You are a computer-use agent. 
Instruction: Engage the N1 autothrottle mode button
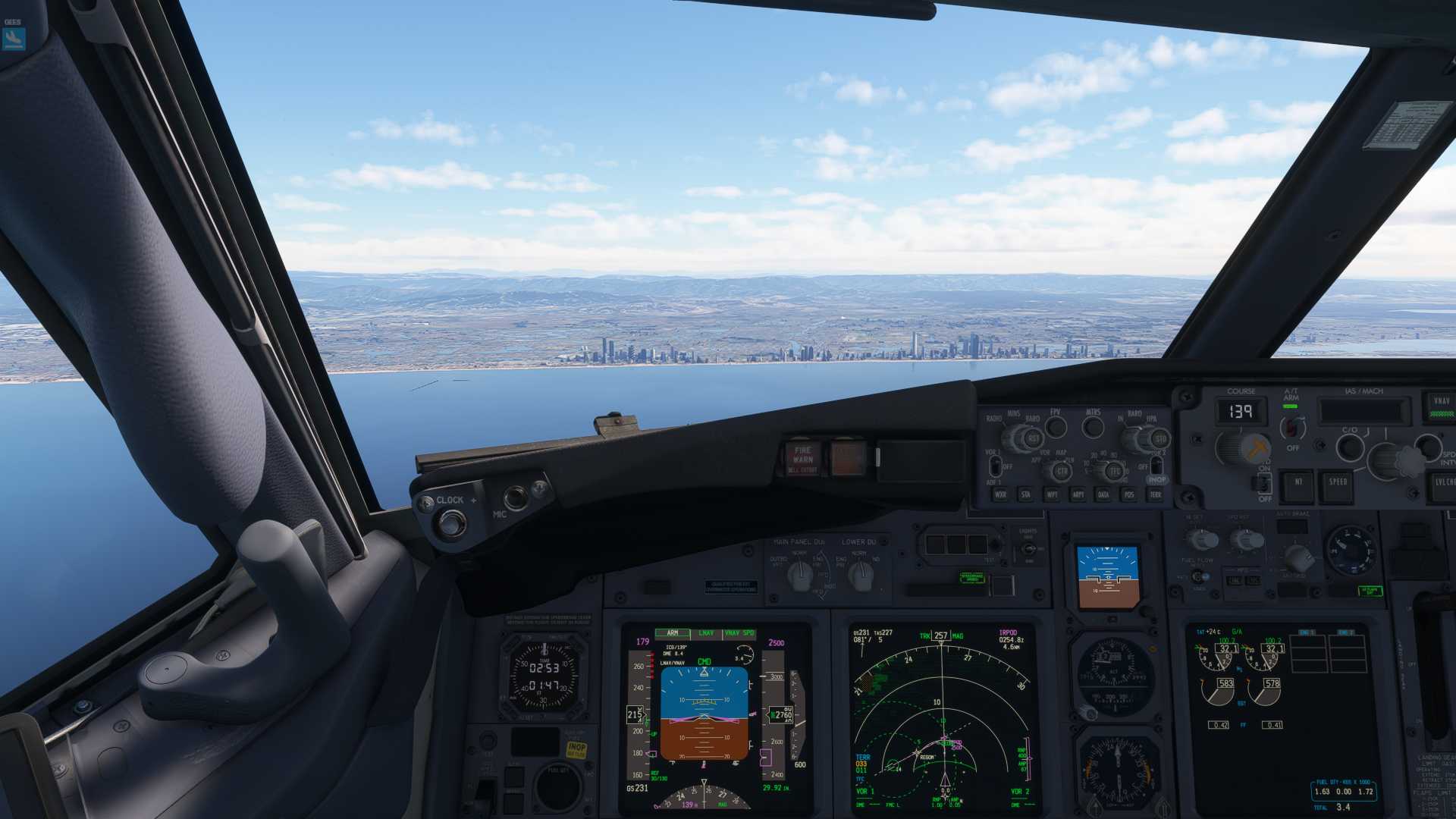click(x=1298, y=482)
